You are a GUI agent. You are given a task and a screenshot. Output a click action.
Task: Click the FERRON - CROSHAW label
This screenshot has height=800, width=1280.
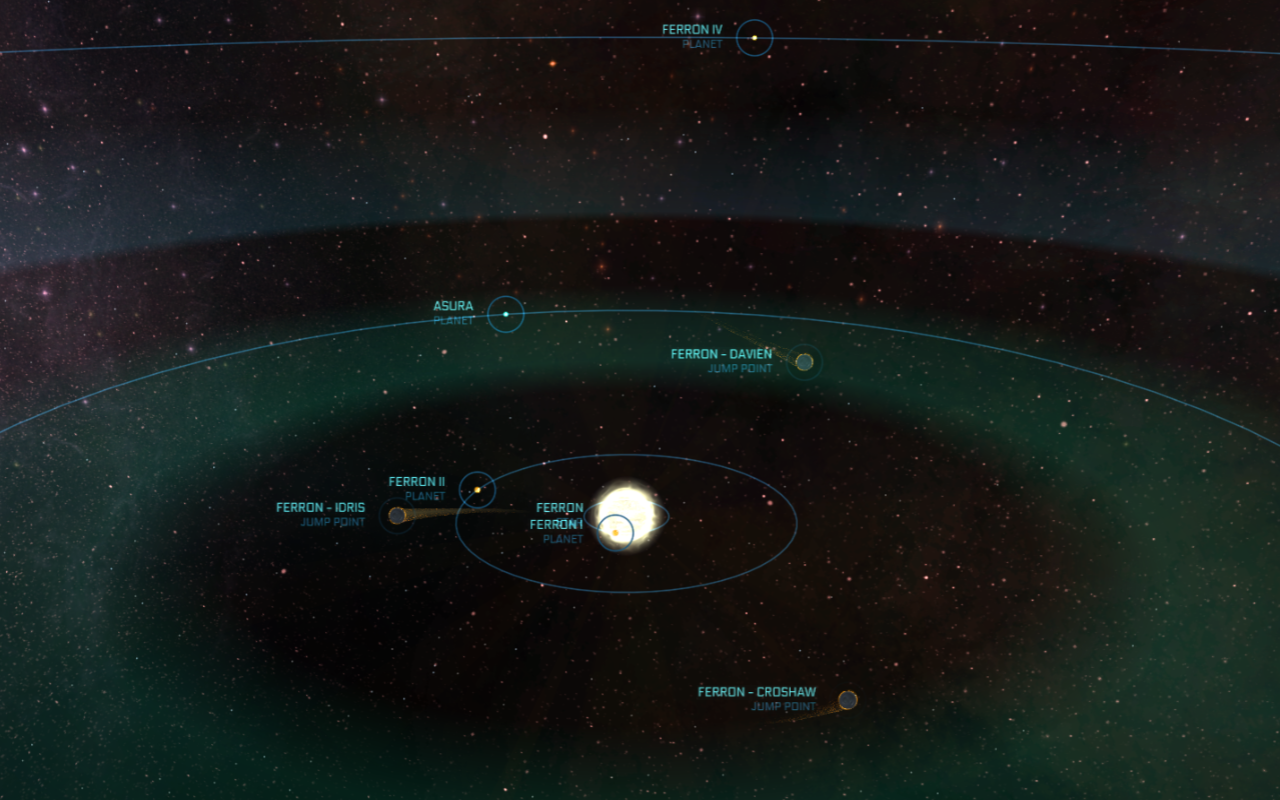757,691
